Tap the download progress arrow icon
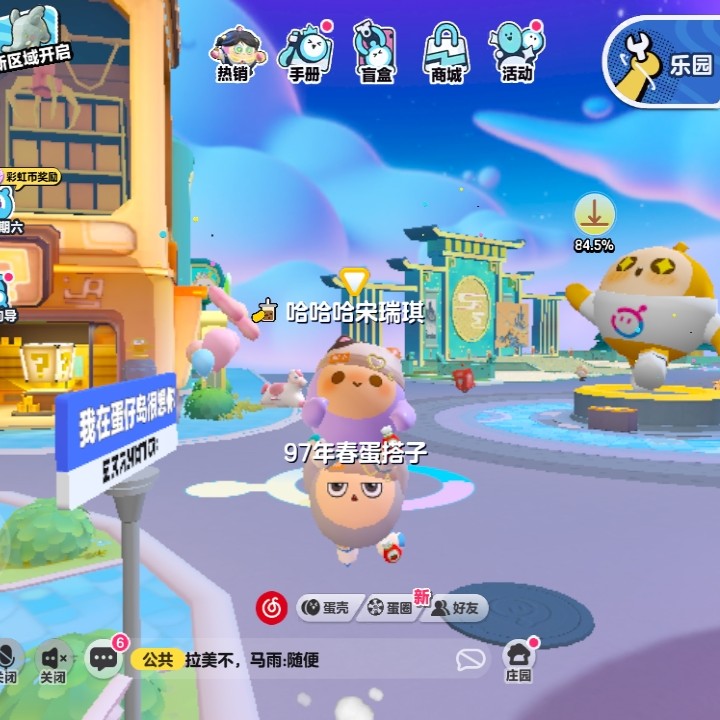This screenshot has height=720, width=720. click(x=594, y=215)
